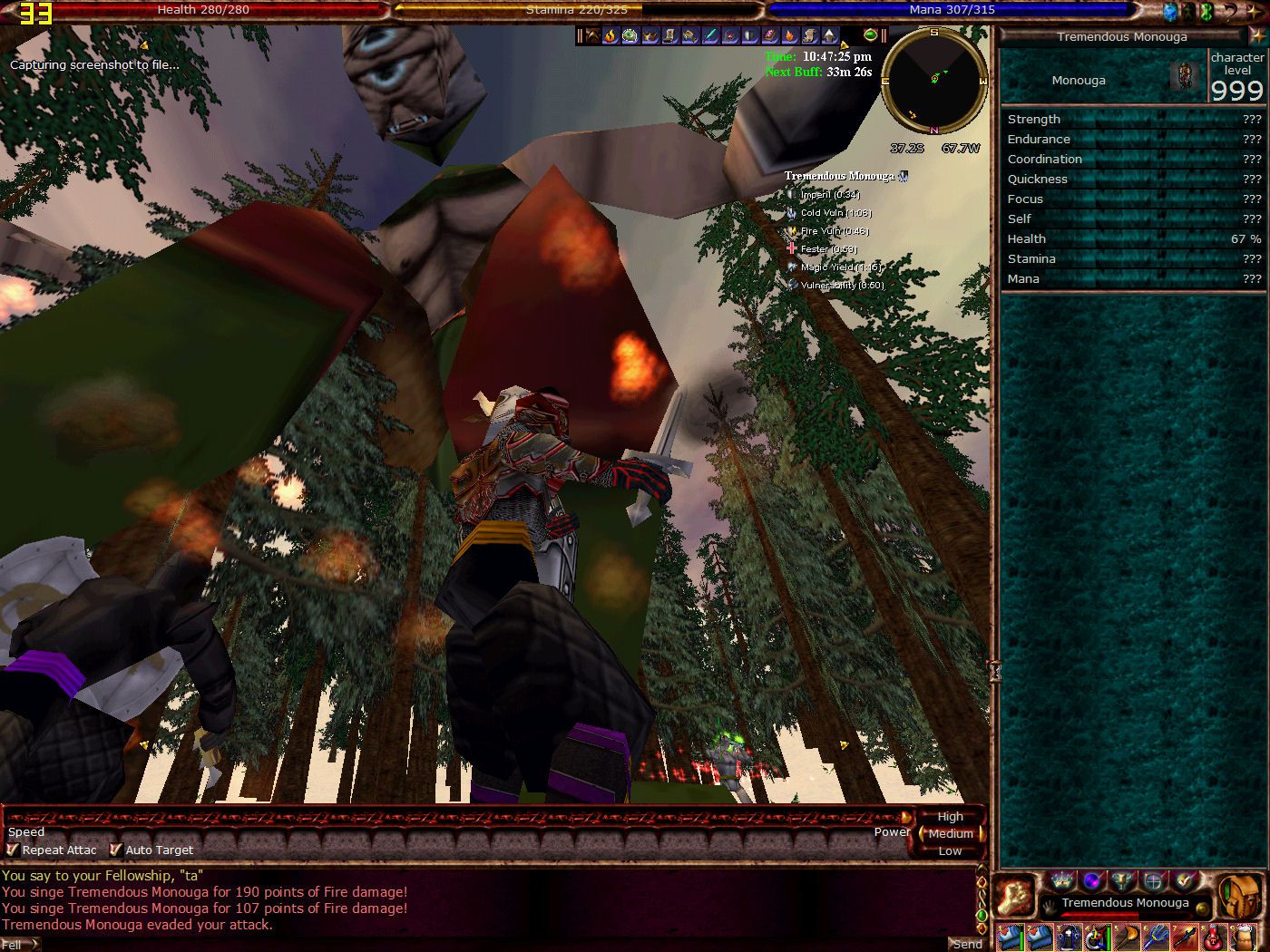Image resolution: width=1270 pixels, height=952 pixels.
Task: Toggle the Auto Target checkbox
Action: [116, 850]
